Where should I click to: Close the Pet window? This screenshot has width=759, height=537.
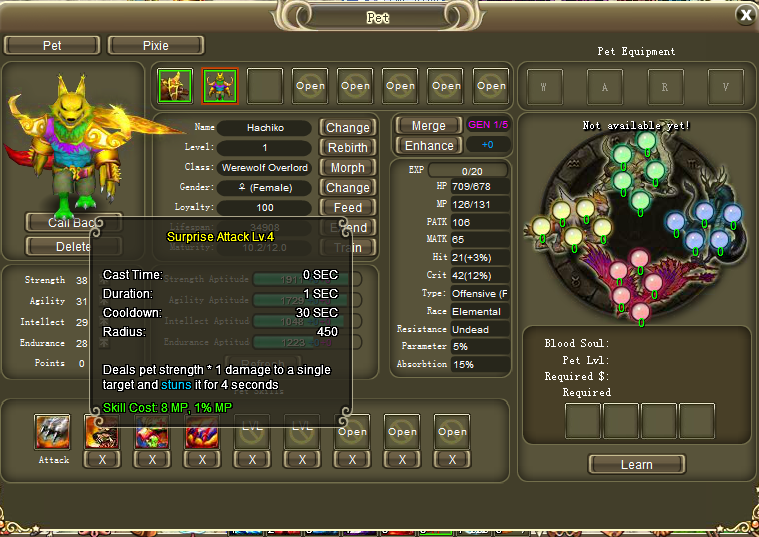tap(745, 14)
